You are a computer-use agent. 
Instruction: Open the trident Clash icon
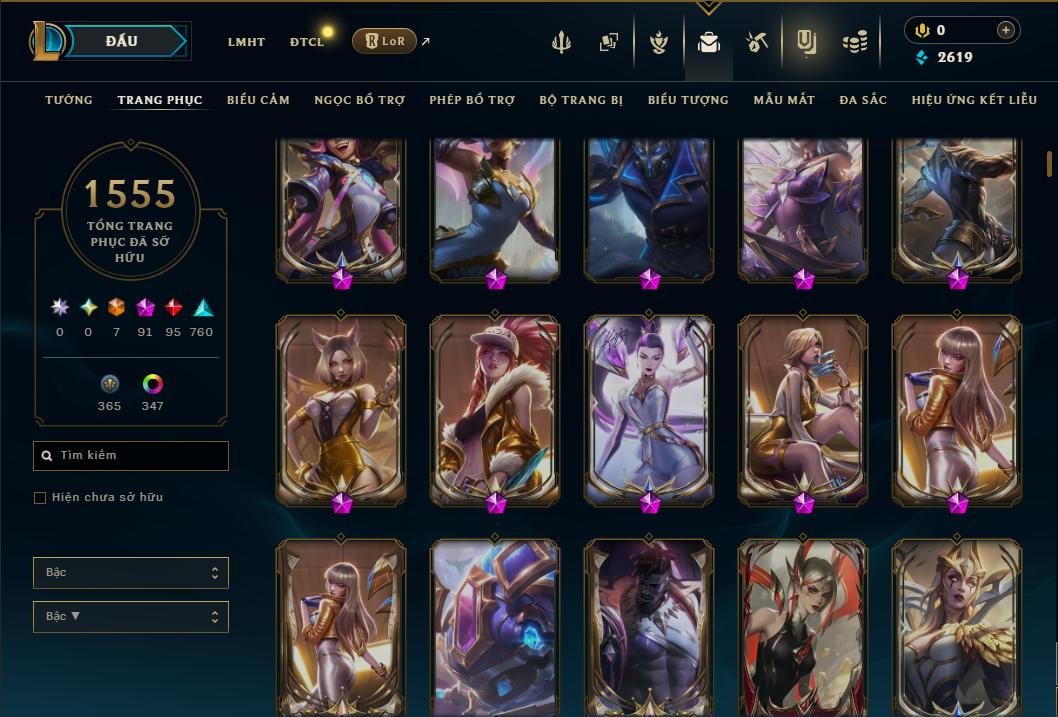click(x=561, y=42)
